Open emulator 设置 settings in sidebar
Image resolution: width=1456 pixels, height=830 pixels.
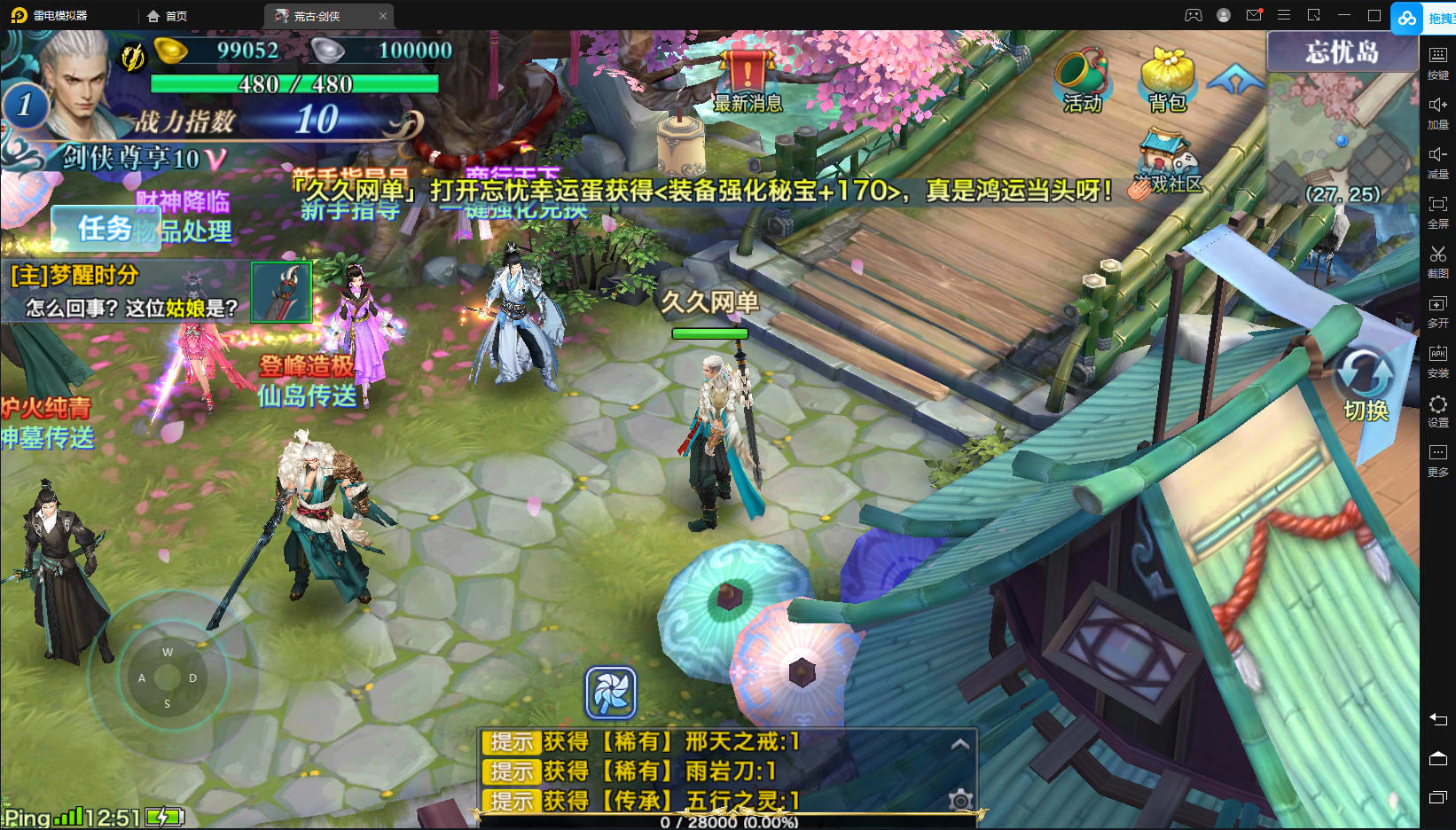[x=1437, y=410]
